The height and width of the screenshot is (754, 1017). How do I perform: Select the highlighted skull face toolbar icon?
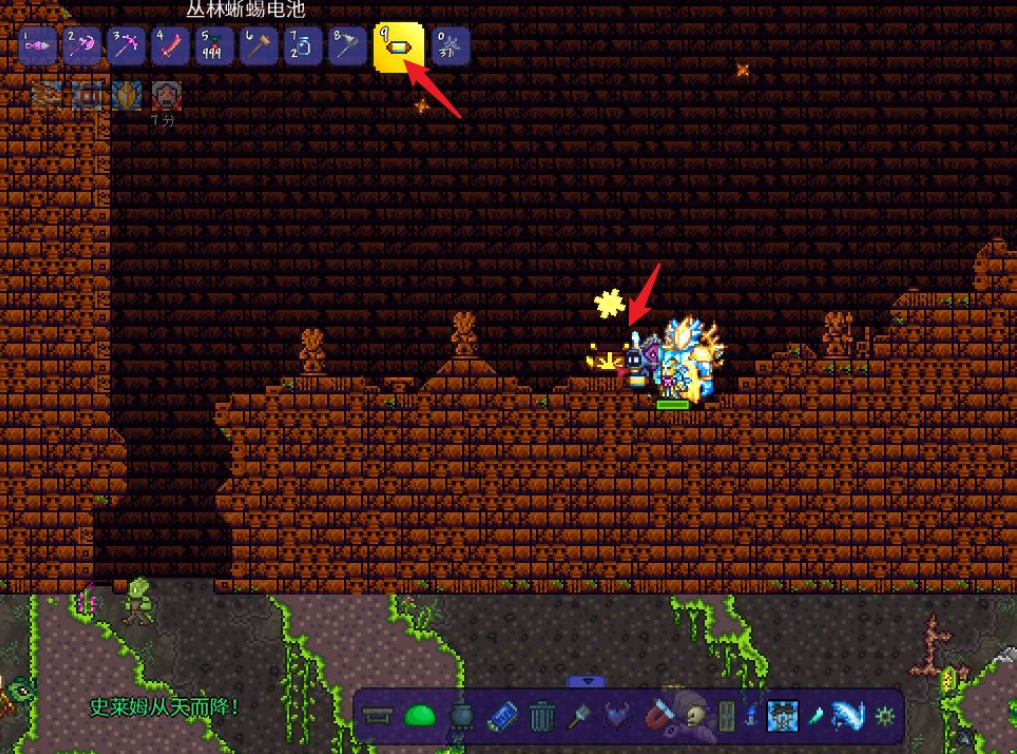[782, 716]
